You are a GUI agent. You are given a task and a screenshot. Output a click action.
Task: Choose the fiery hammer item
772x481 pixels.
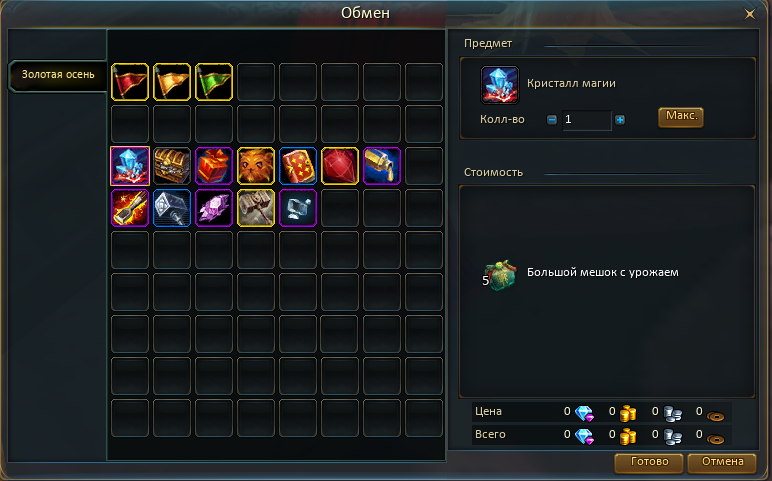coord(130,208)
